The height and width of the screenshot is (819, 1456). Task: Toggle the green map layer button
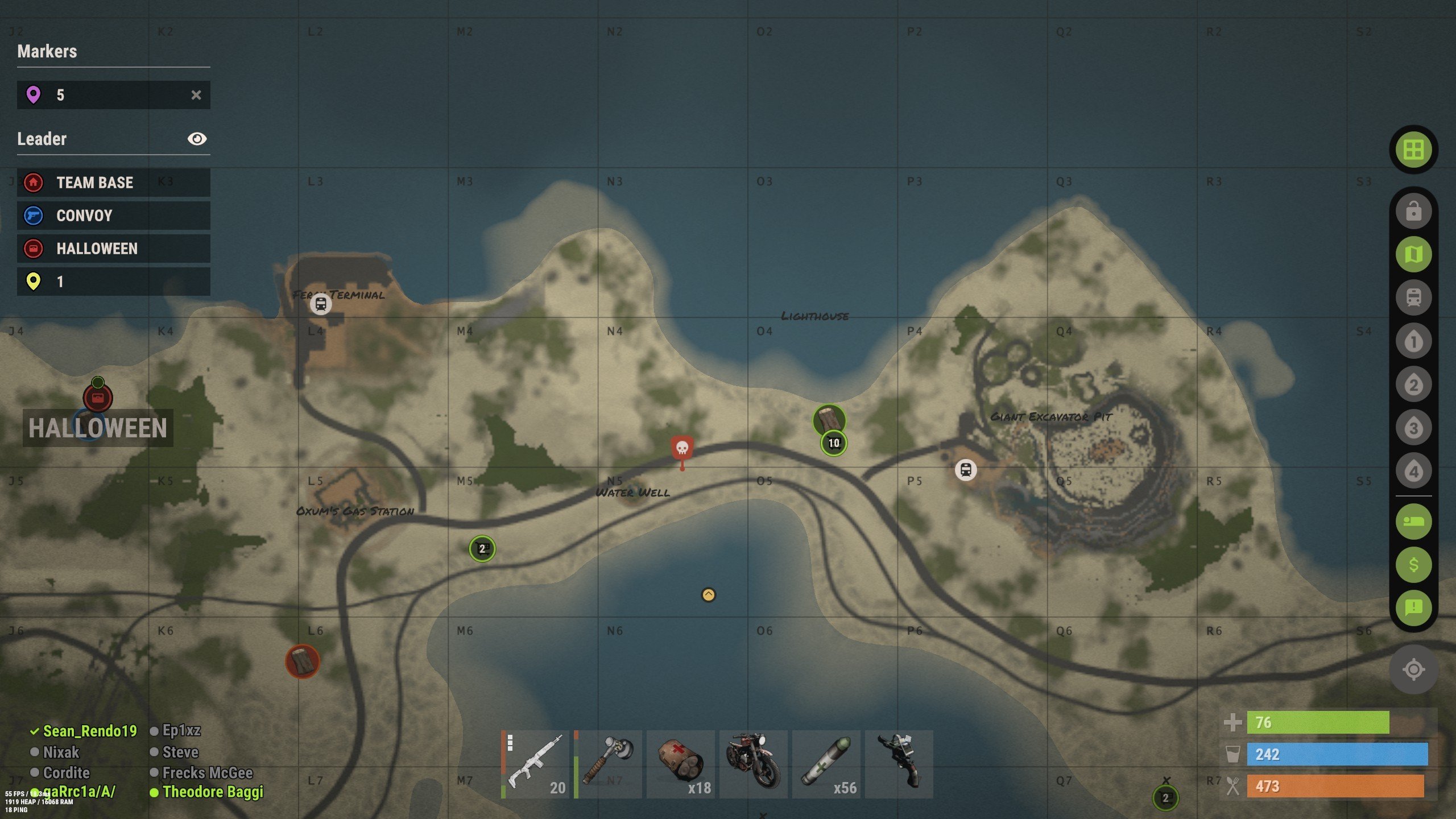coord(1413,254)
